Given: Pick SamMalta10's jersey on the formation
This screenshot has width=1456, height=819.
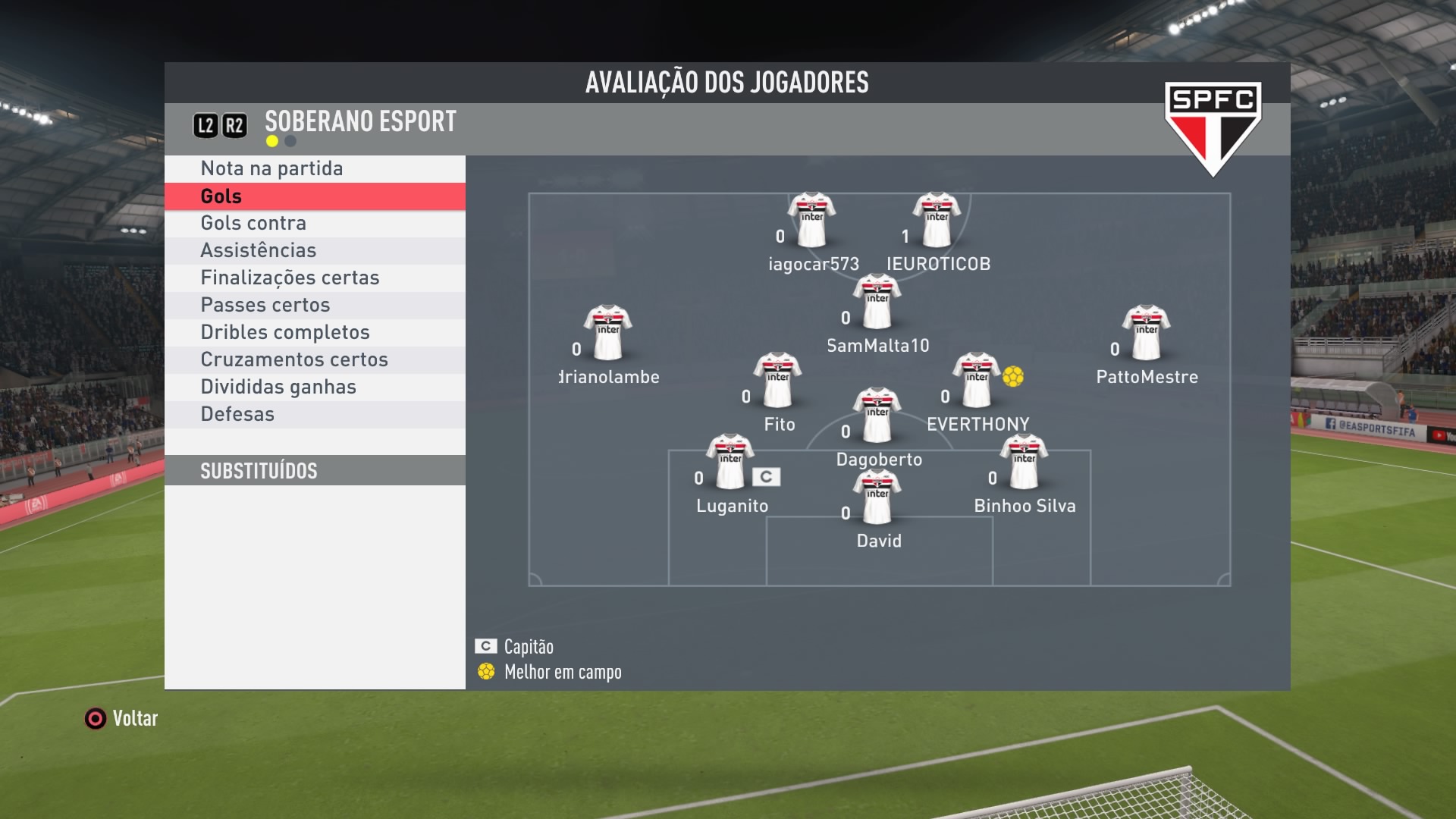Looking at the screenshot, I should click(x=877, y=301).
